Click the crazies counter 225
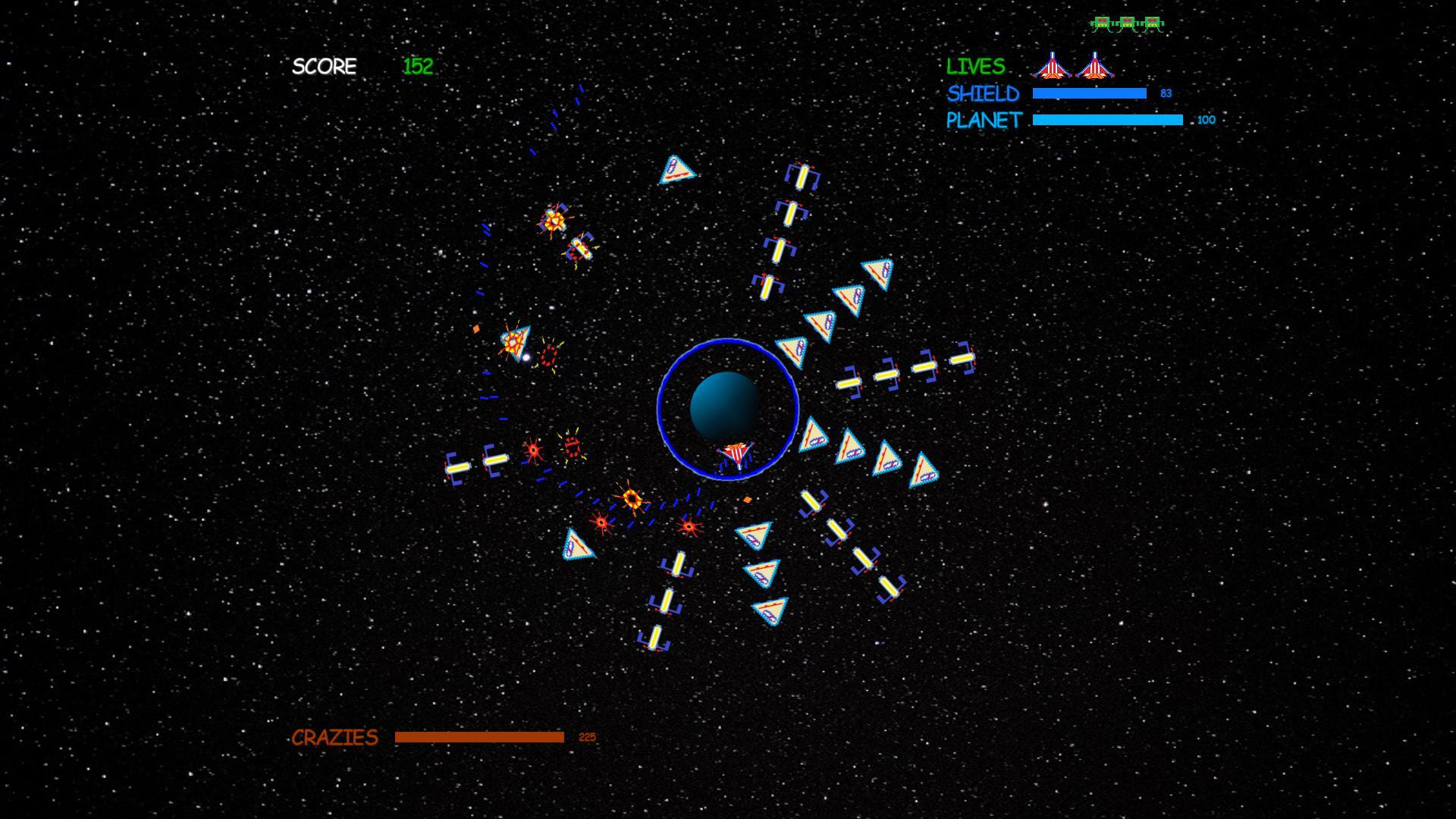Image resolution: width=1456 pixels, height=819 pixels. click(587, 736)
